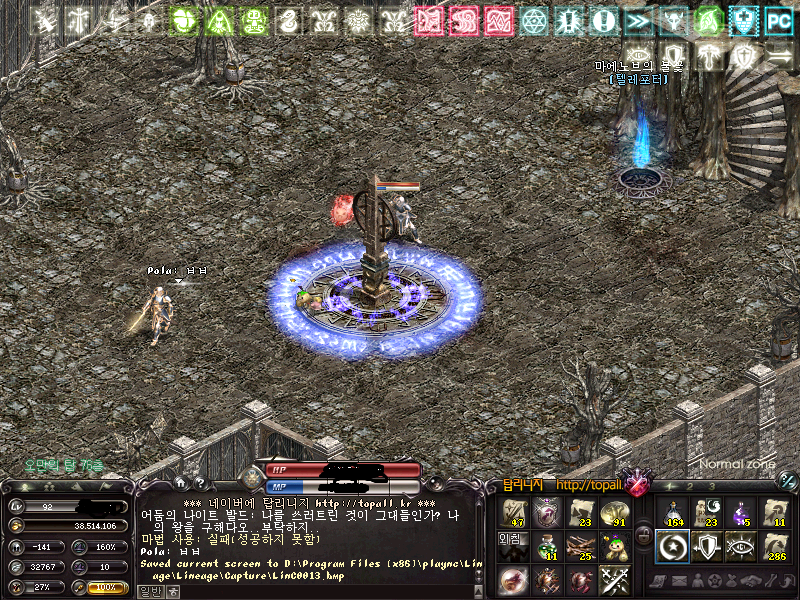800x600 pixels.
Task: Use the potion stack of 164
Action: point(673,512)
